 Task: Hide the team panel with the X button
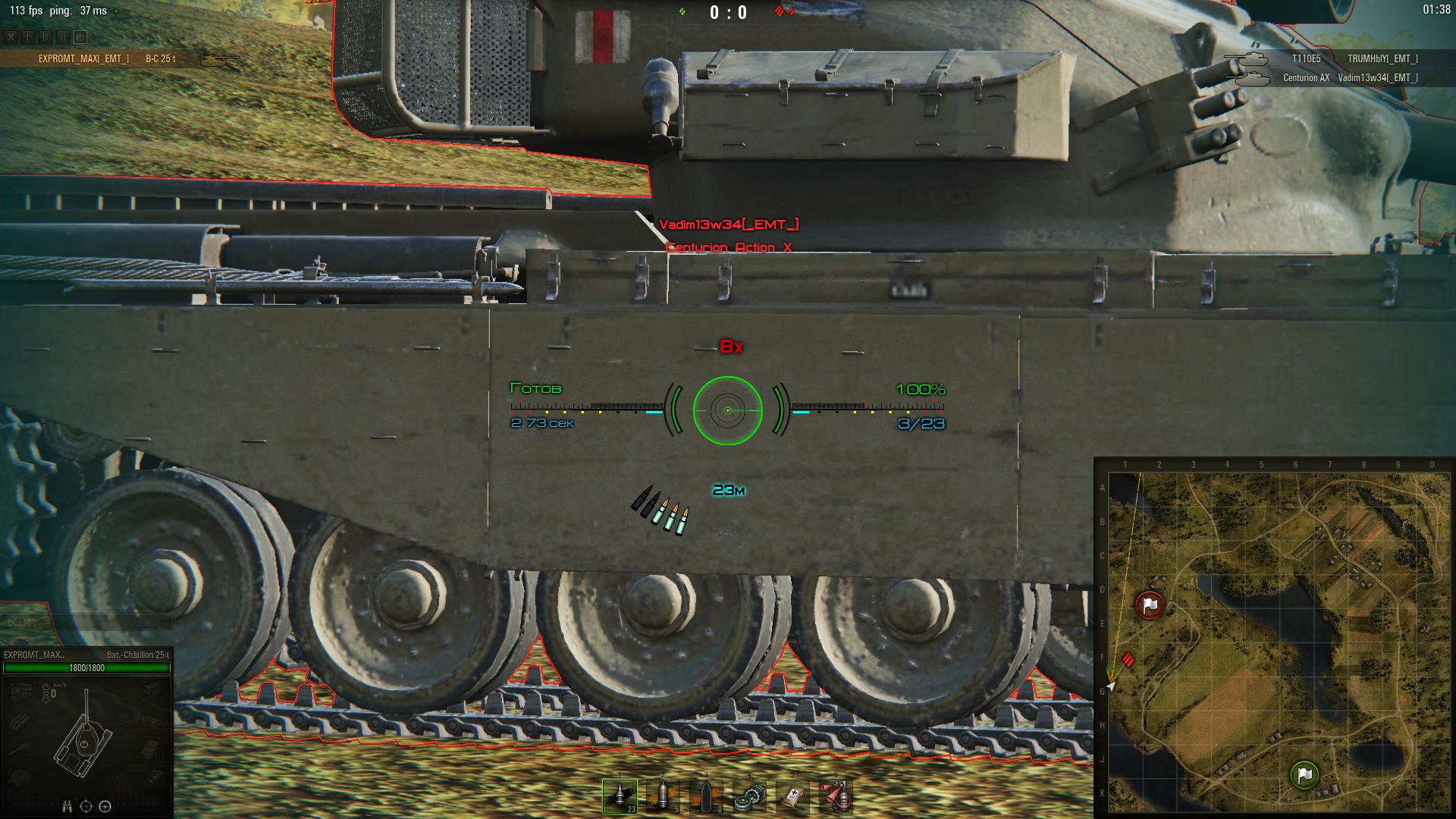[11, 36]
